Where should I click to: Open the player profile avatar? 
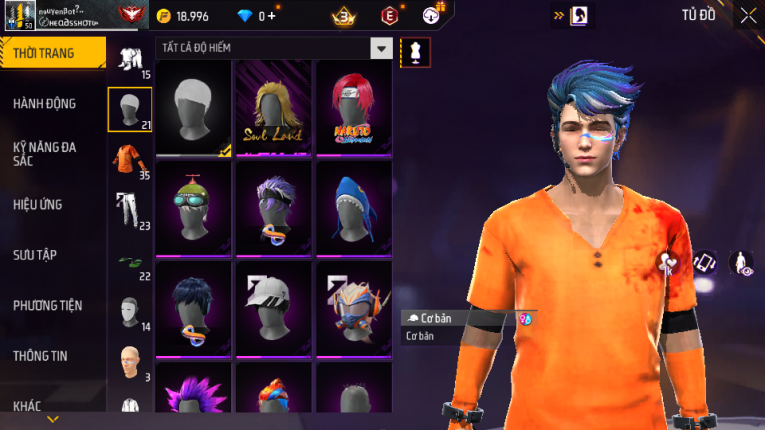pos(20,15)
